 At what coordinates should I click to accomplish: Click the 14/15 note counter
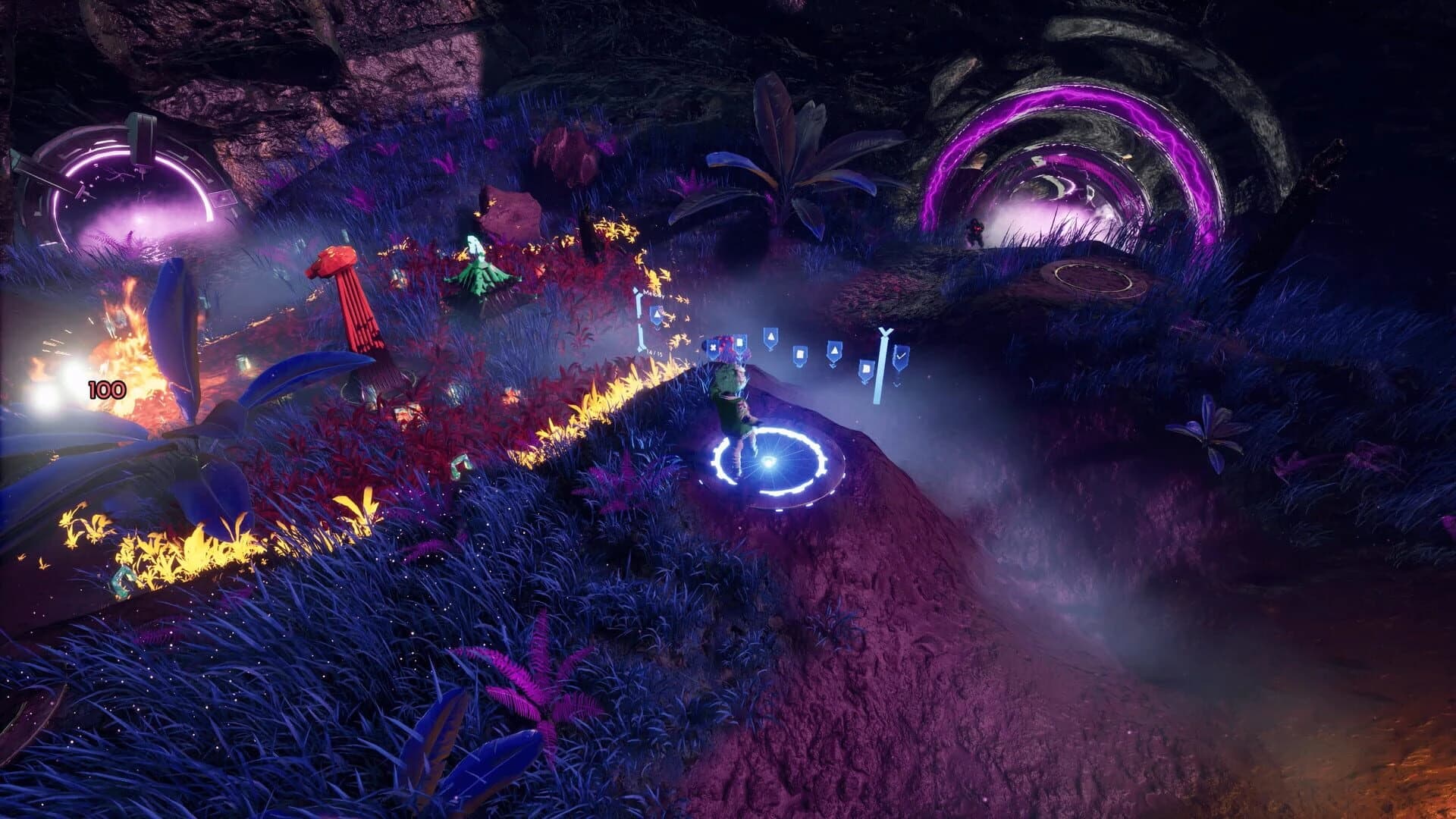[x=653, y=352]
